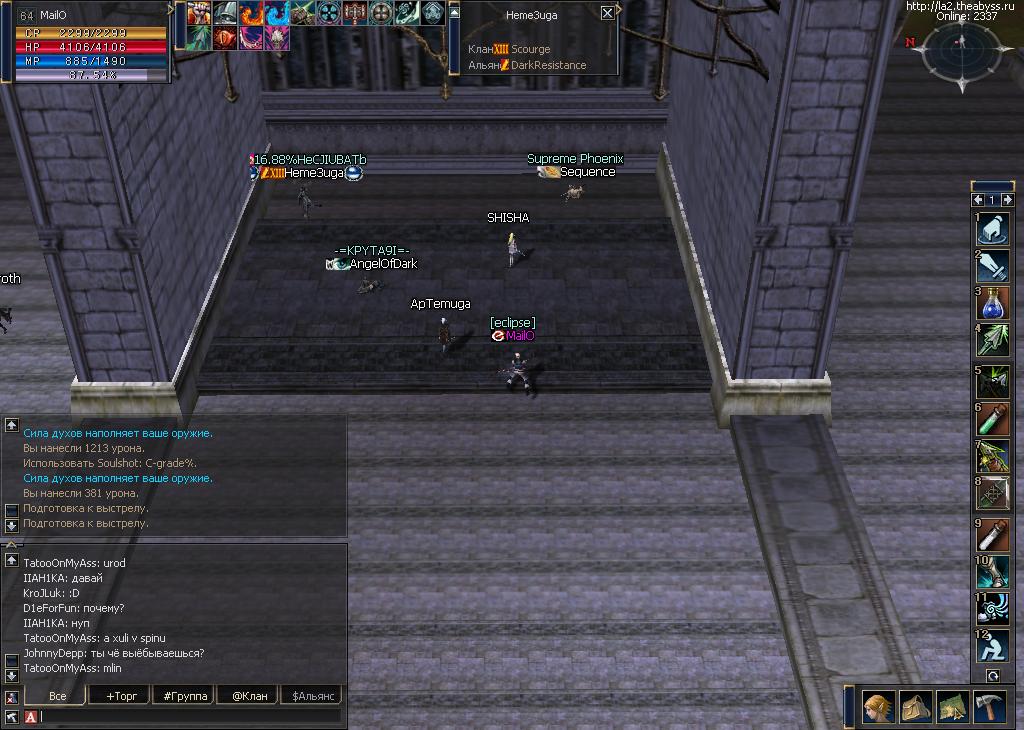Open the system menu hammer icon
The width and height of the screenshot is (1024, 730).
(988, 707)
